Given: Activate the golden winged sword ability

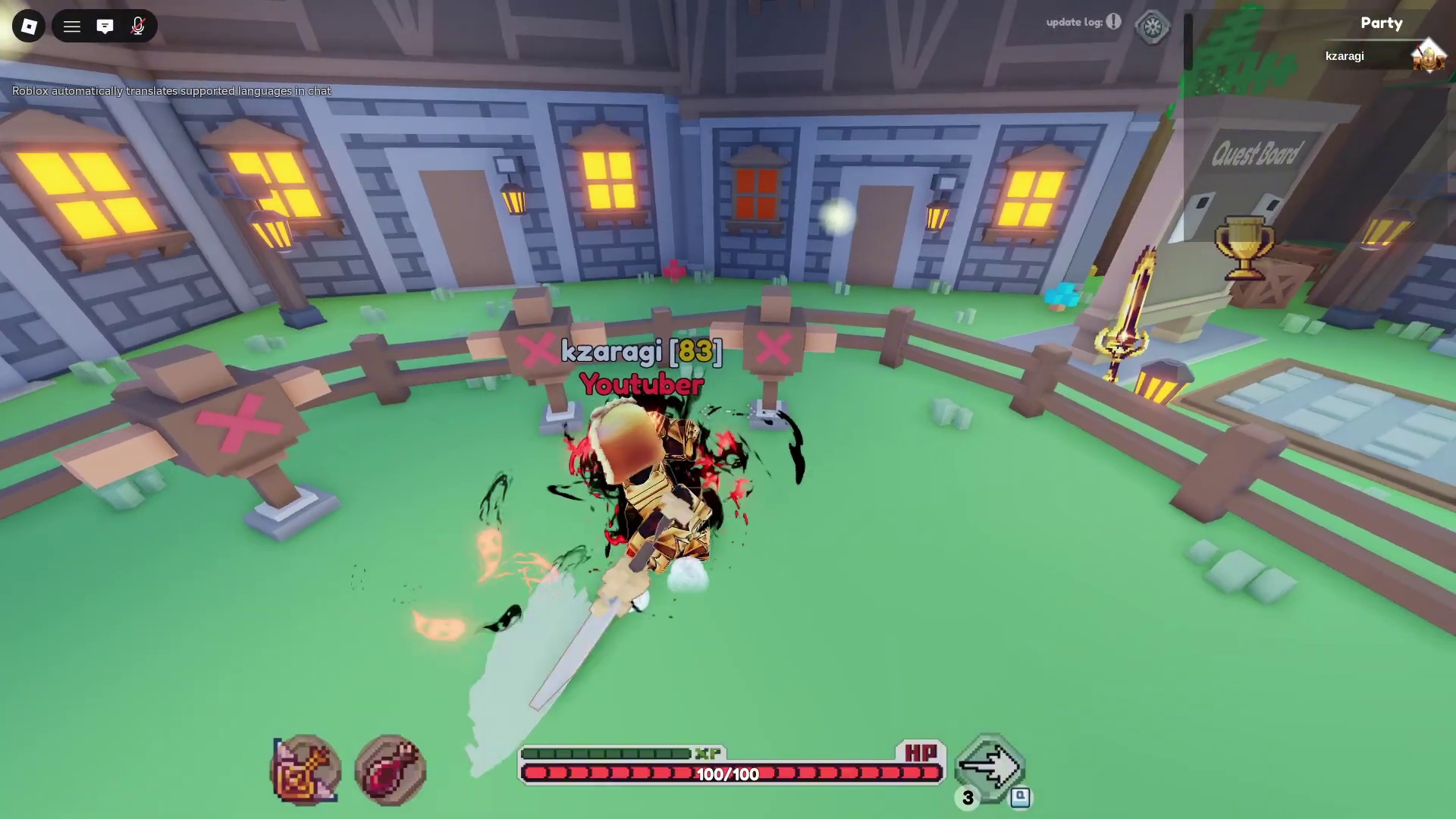Looking at the screenshot, I should (x=306, y=770).
